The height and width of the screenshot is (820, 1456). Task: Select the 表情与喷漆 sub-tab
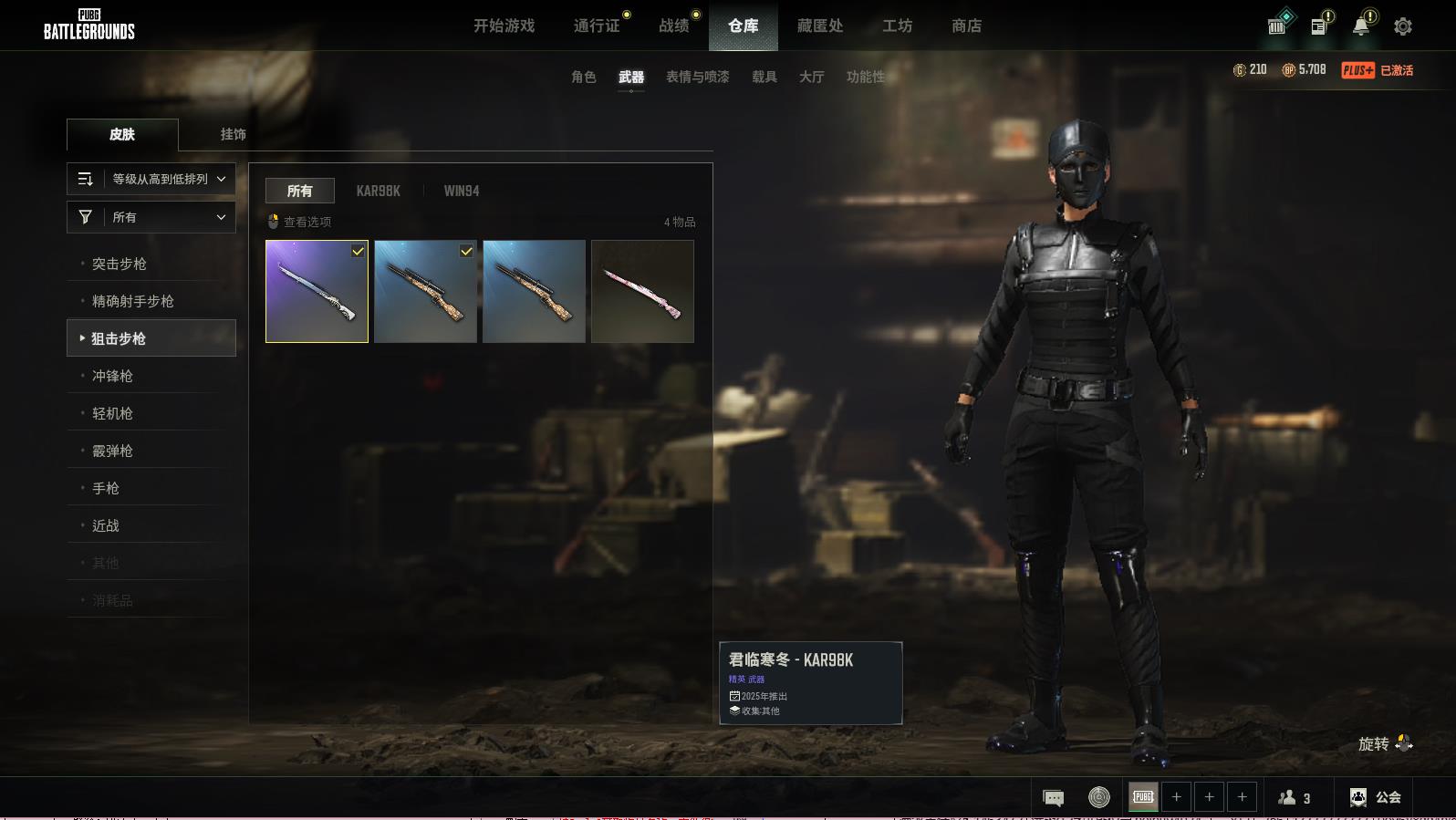click(x=697, y=77)
